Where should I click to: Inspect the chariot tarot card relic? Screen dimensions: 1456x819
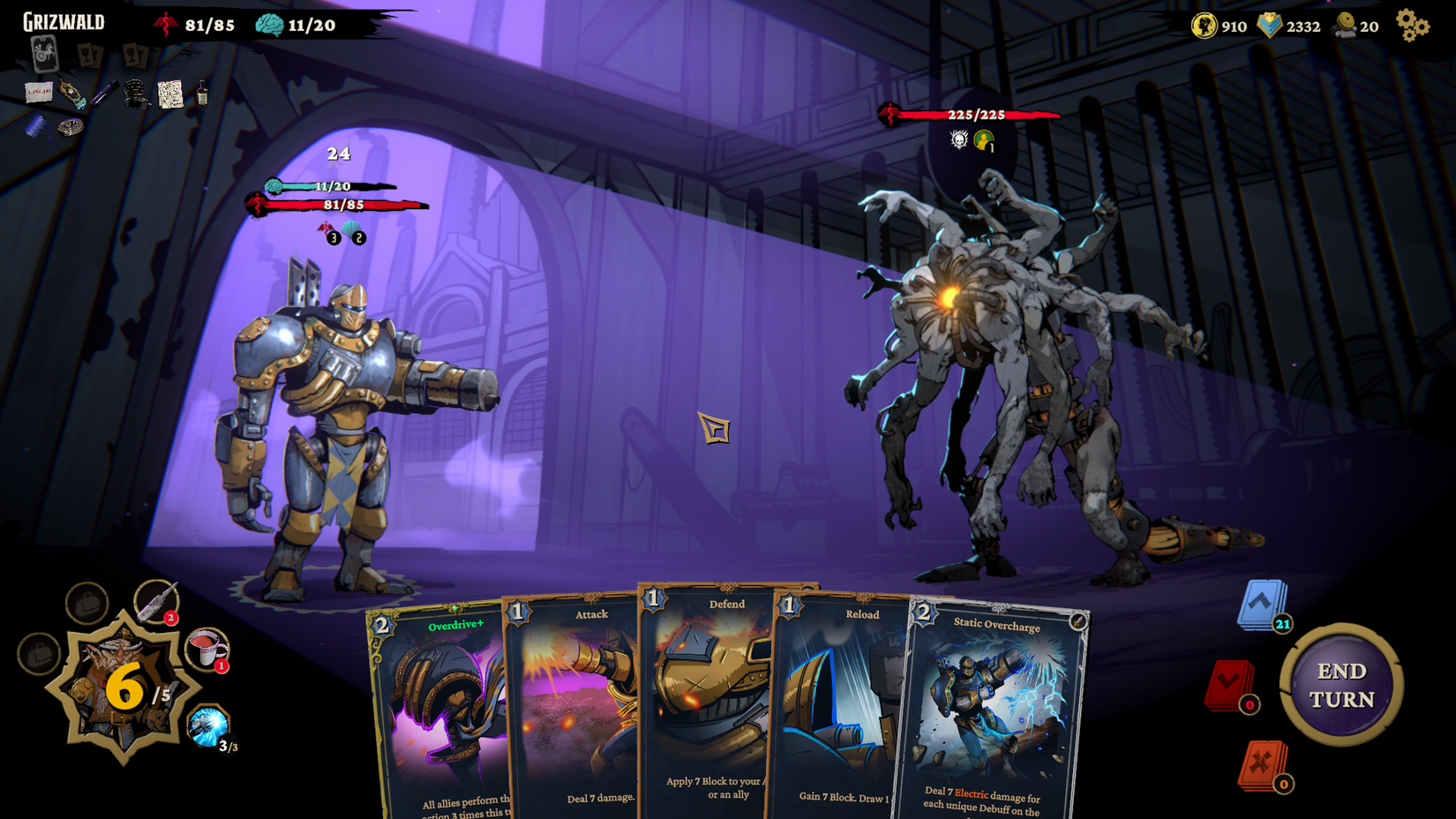pos(44,56)
